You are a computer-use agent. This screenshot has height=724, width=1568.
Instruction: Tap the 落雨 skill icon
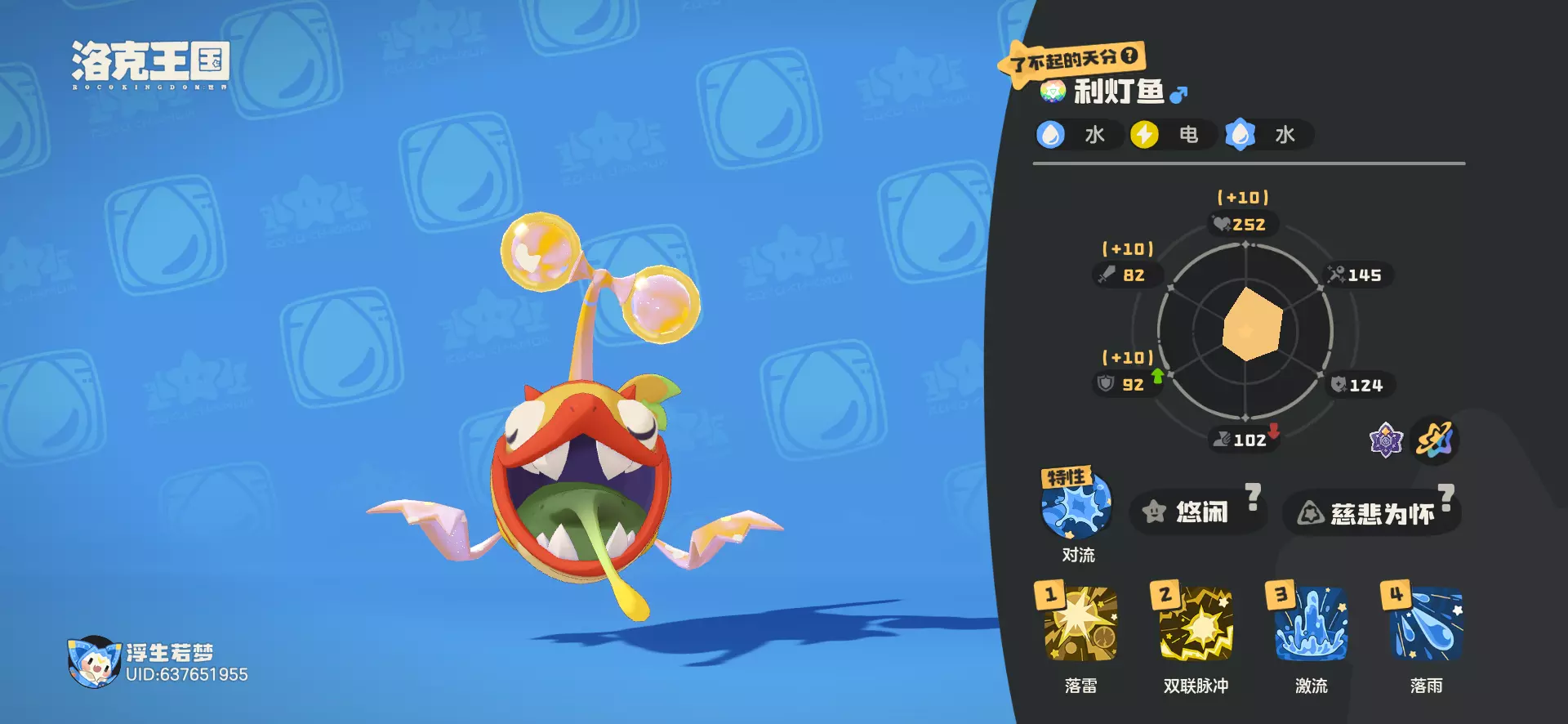[1426, 624]
